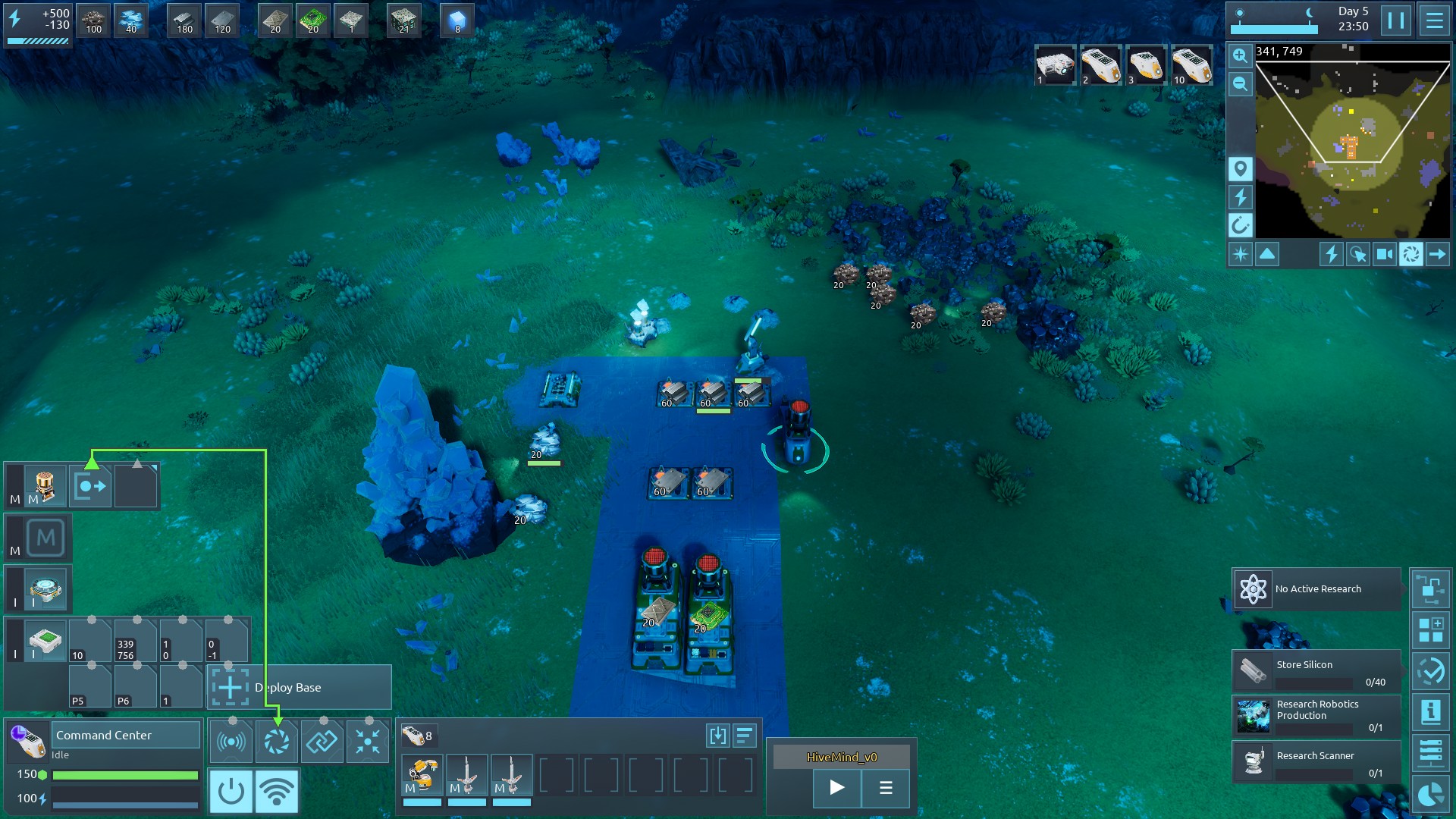Open the HiveMind_v0 options menu

click(885, 787)
